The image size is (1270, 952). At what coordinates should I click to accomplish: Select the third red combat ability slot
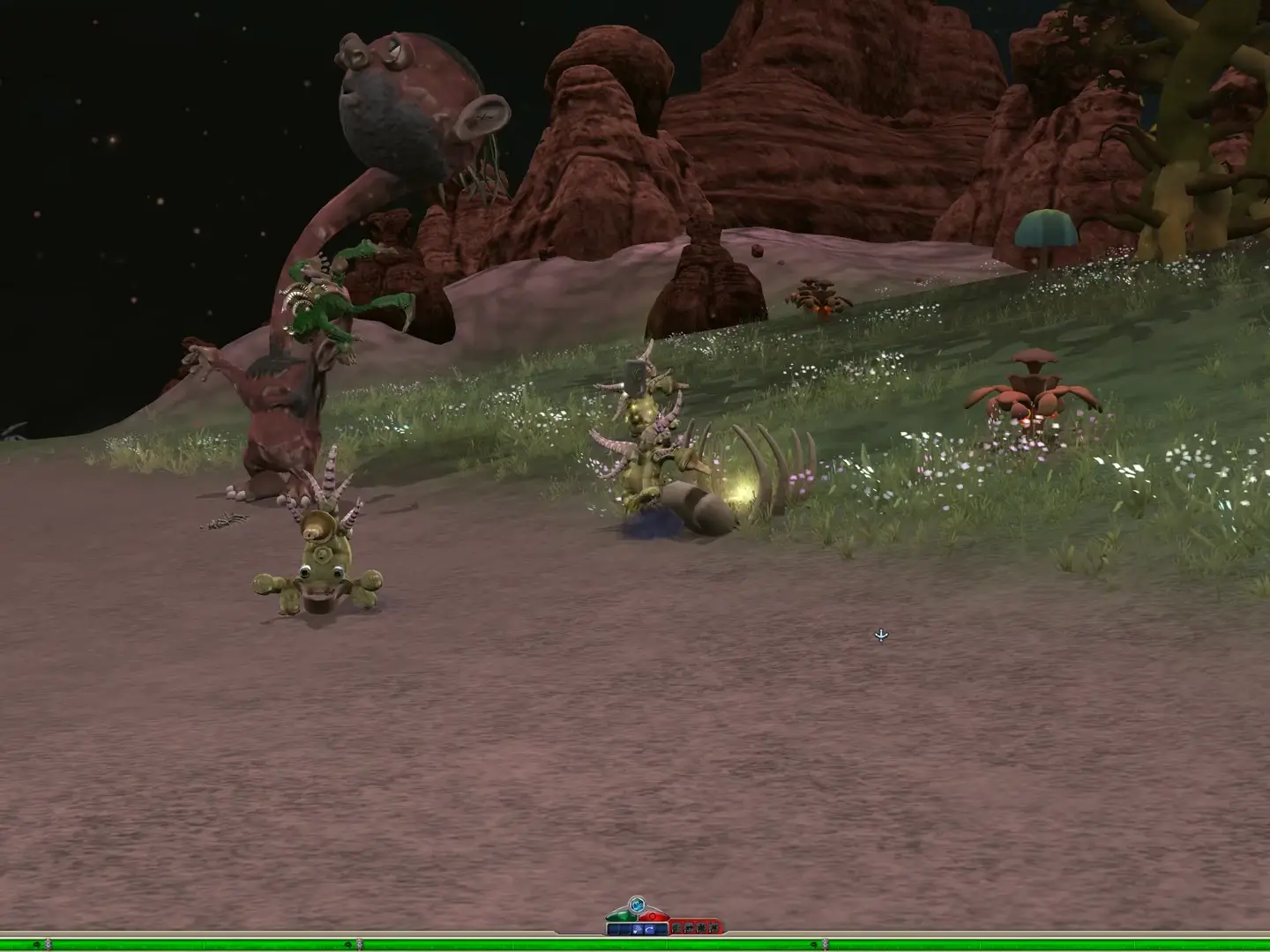702,929
